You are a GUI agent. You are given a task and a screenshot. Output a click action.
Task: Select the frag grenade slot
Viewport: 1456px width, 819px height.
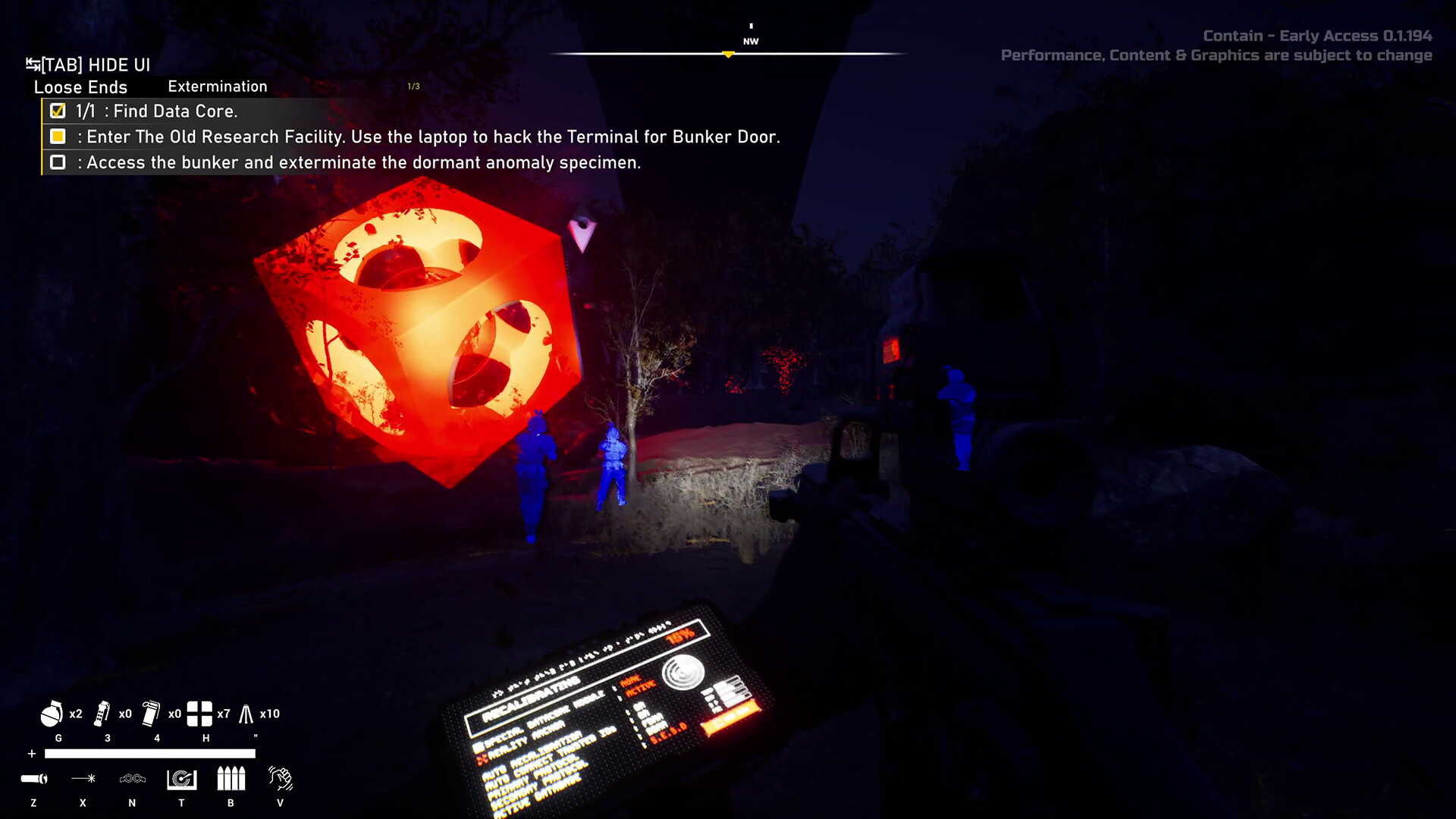point(52,714)
